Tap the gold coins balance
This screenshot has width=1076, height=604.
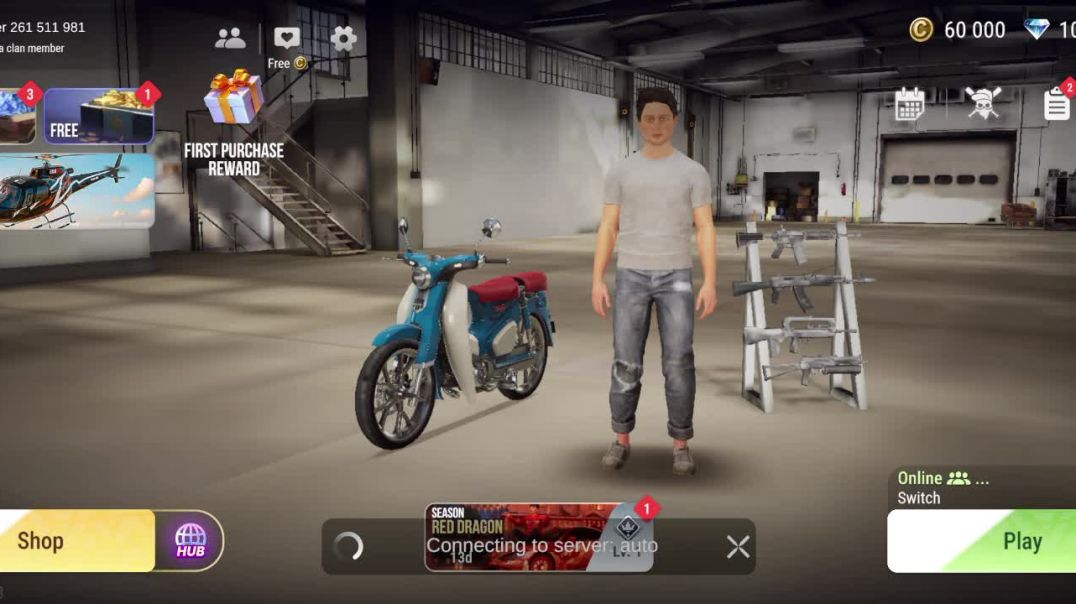coord(958,30)
